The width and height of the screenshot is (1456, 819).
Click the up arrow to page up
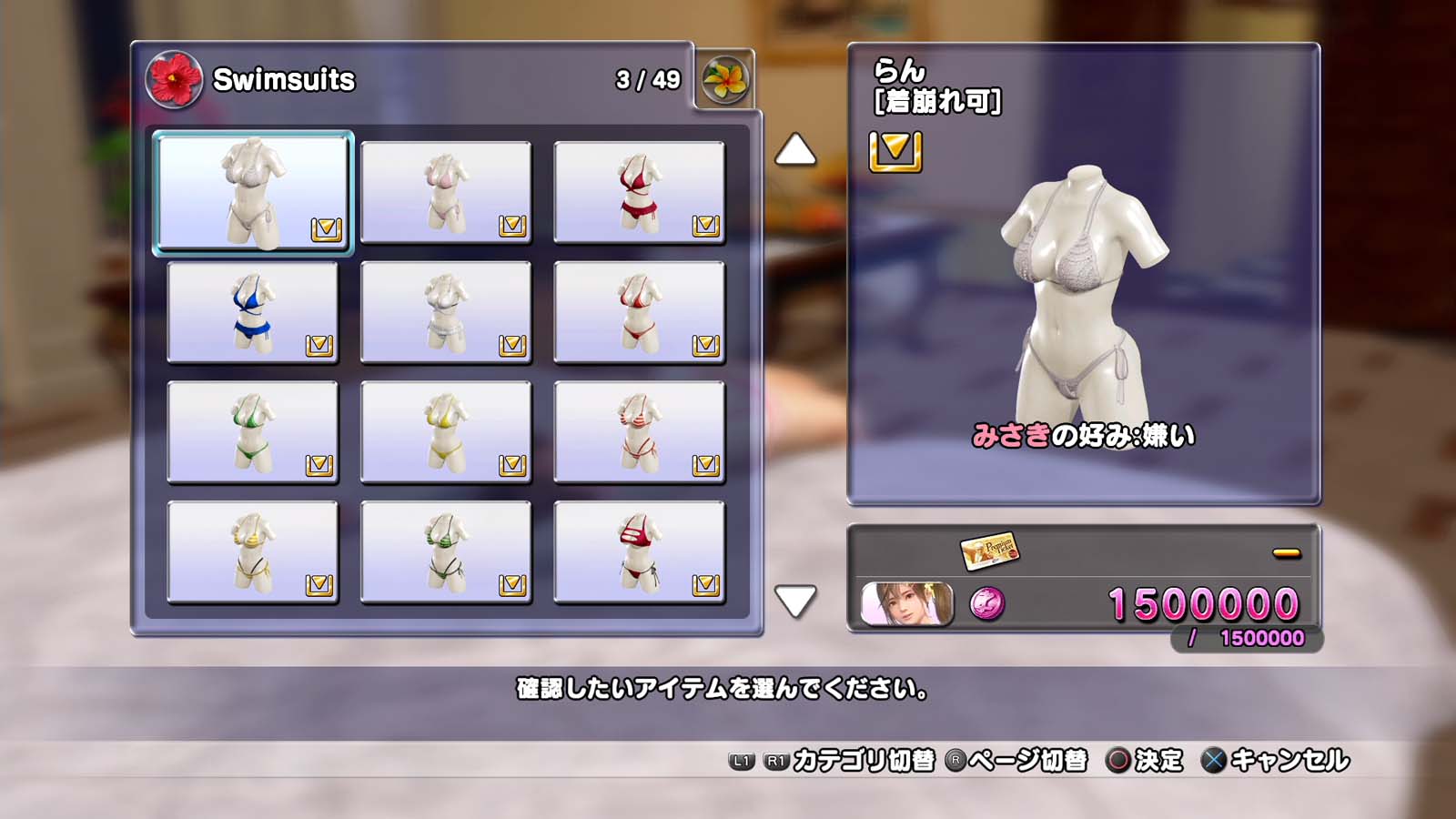point(795,150)
